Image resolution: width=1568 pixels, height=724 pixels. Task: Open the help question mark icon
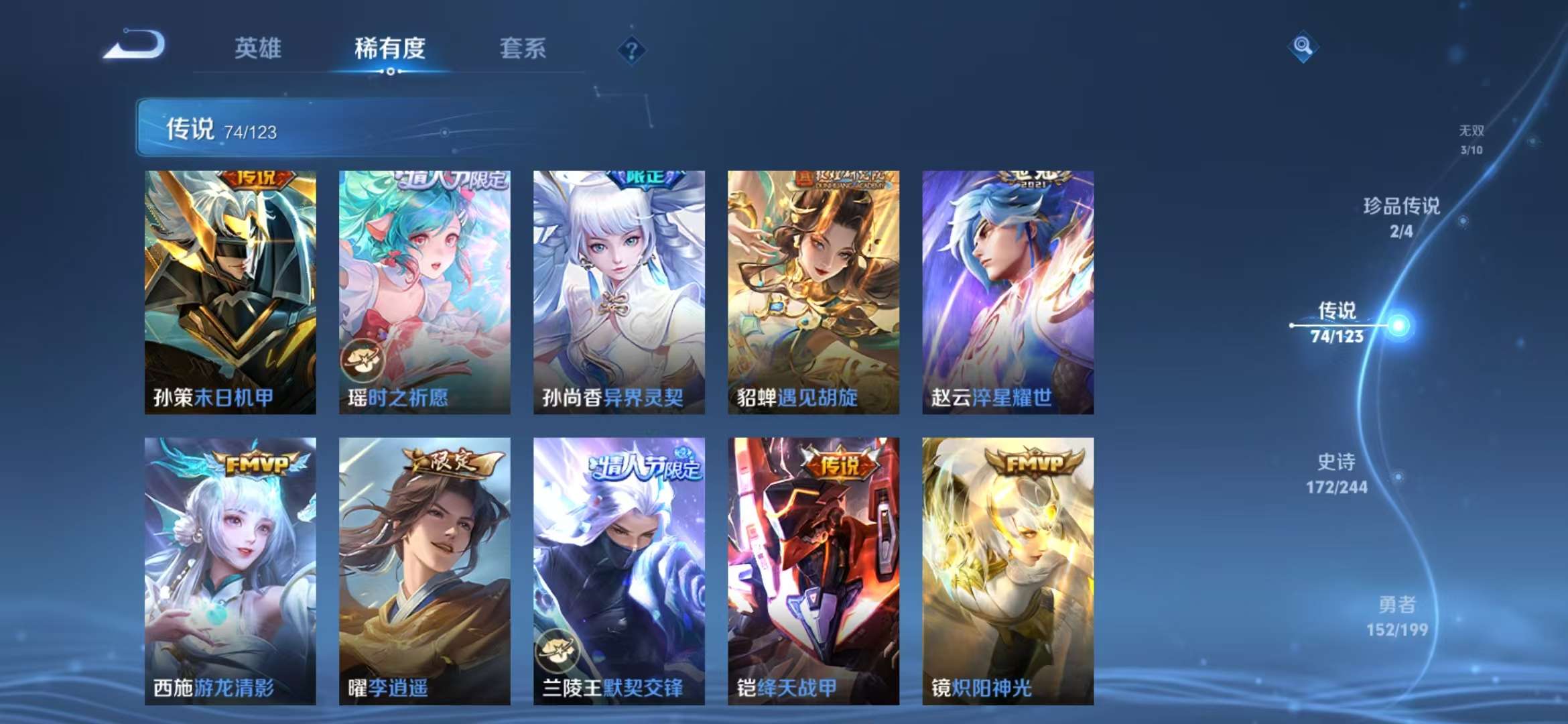pos(631,48)
